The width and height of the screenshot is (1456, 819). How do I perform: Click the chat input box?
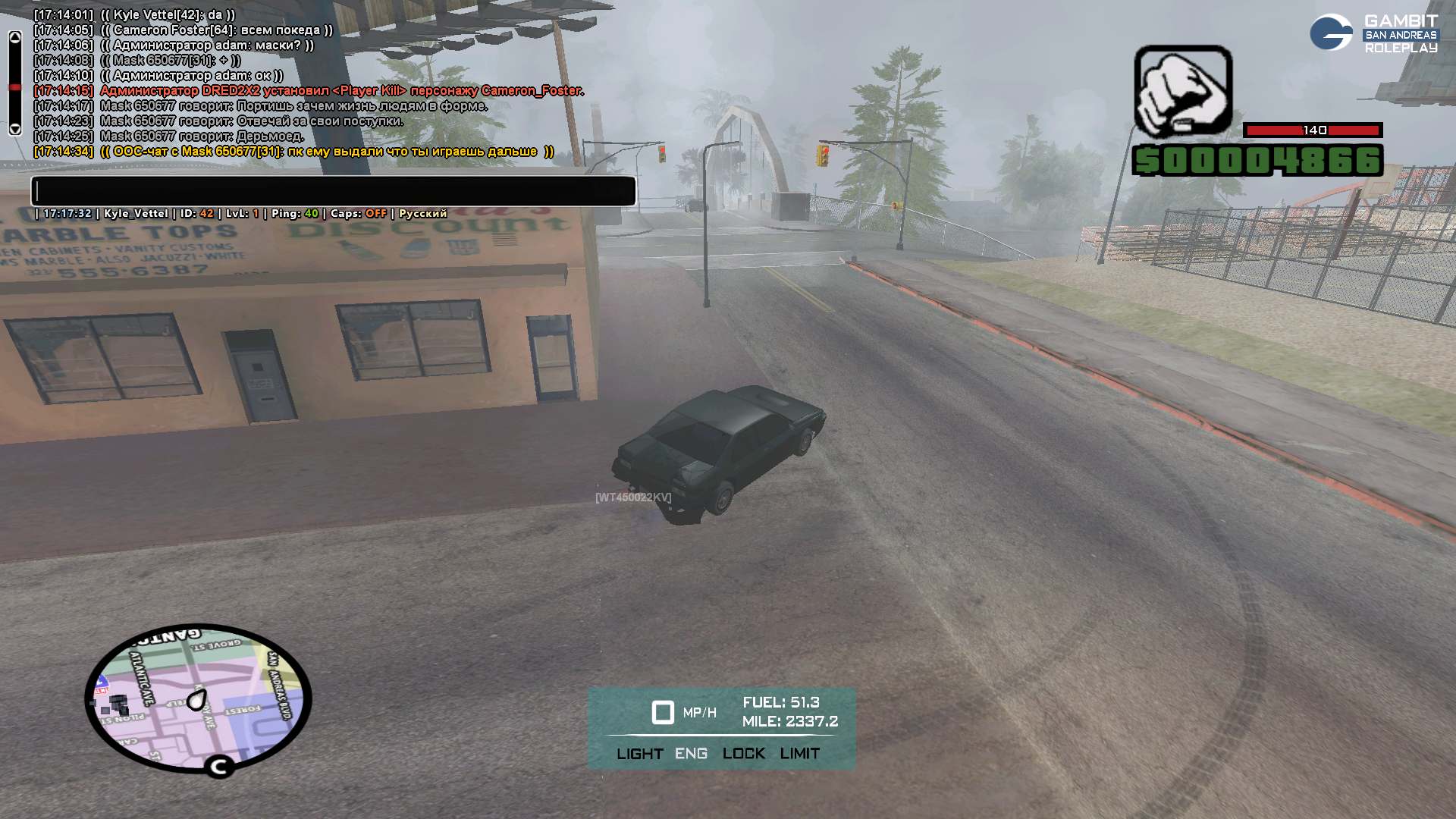(334, 191)
